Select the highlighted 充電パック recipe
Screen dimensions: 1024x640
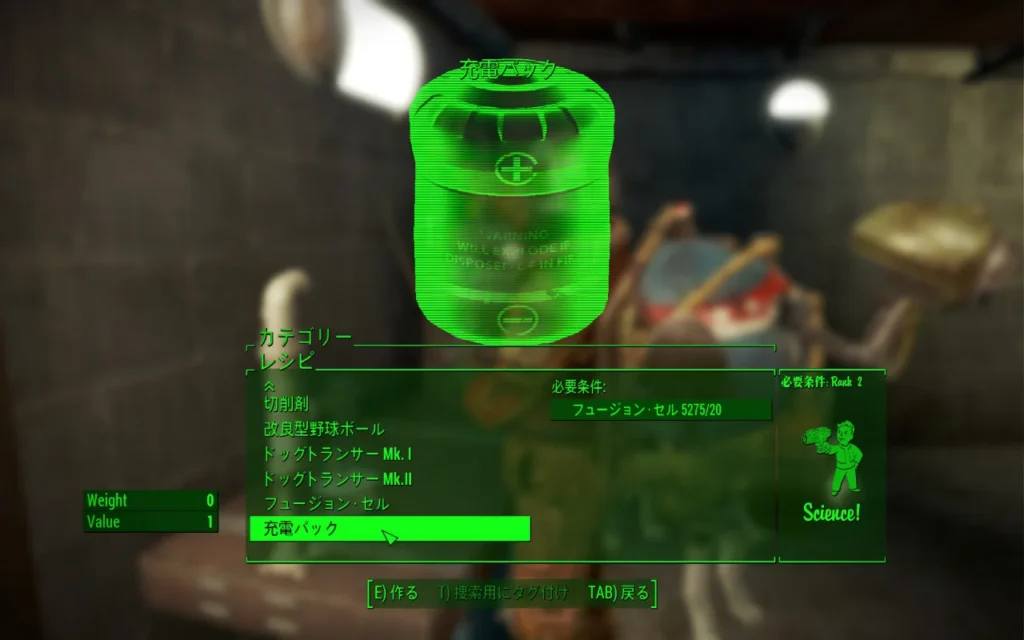pos(389,529)
